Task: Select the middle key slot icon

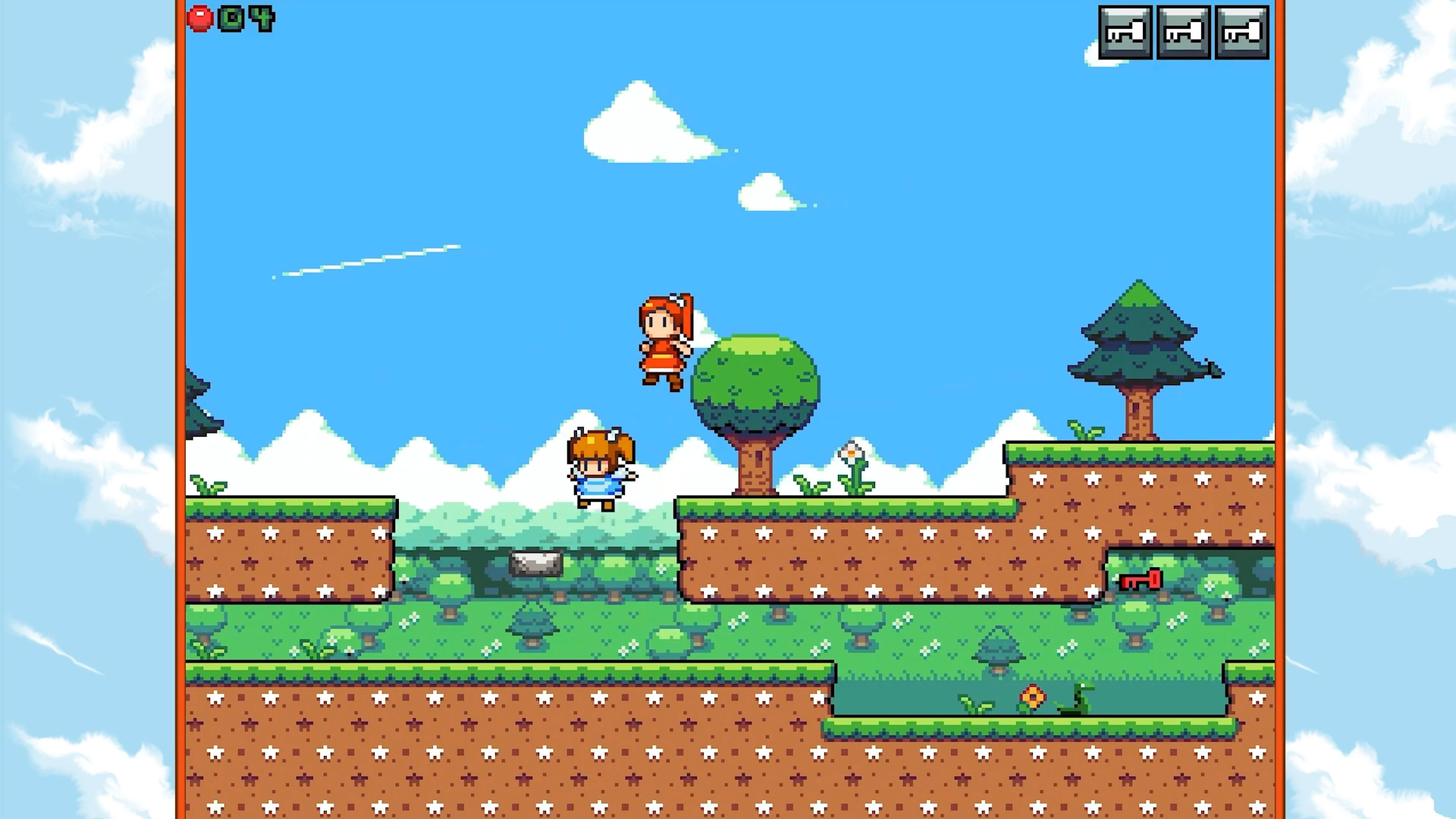Action: (x=1183, y=31)
